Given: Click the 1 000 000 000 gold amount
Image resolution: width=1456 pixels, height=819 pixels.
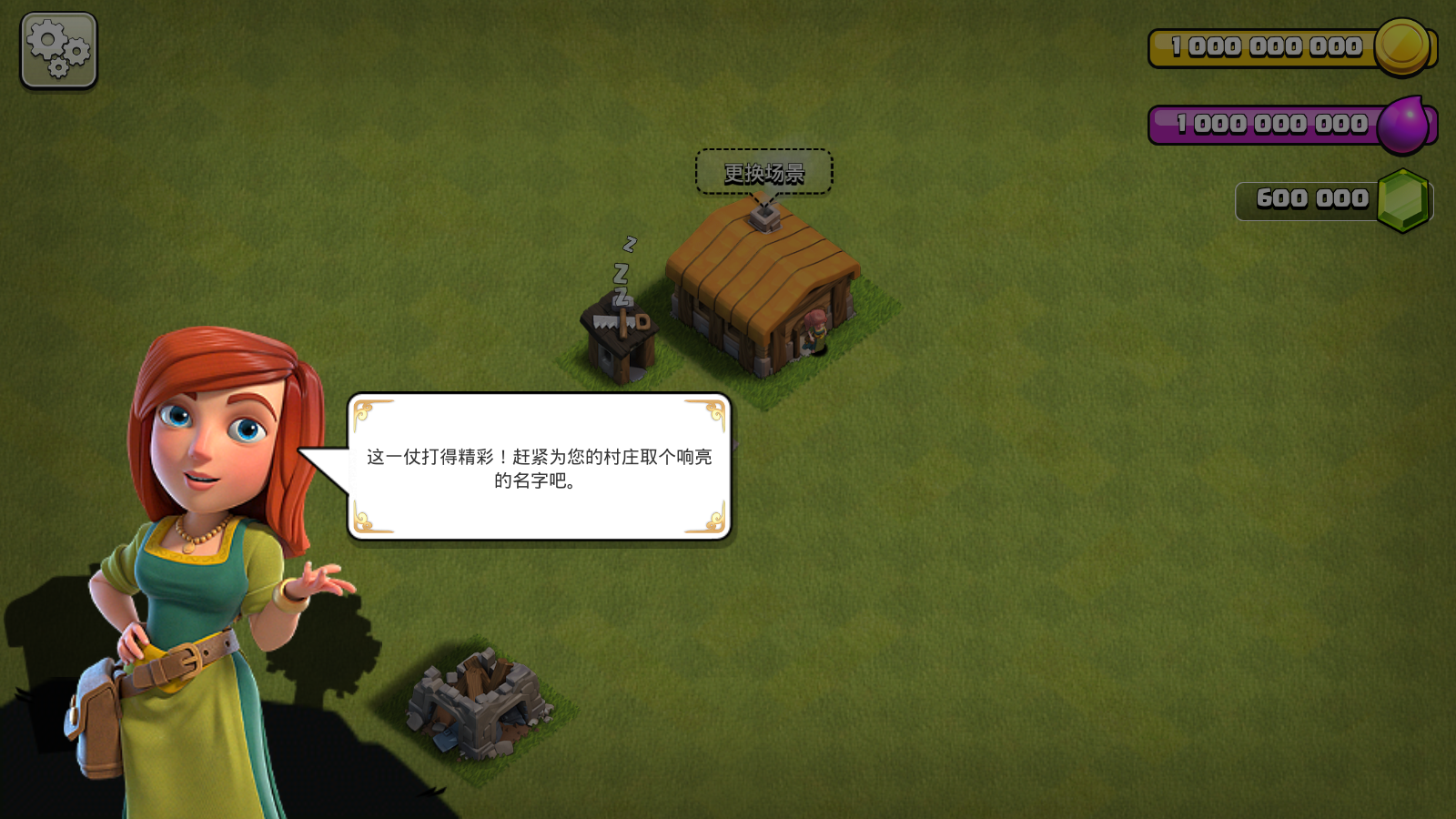Looking at the screenshot, I should coord(1265,45).
